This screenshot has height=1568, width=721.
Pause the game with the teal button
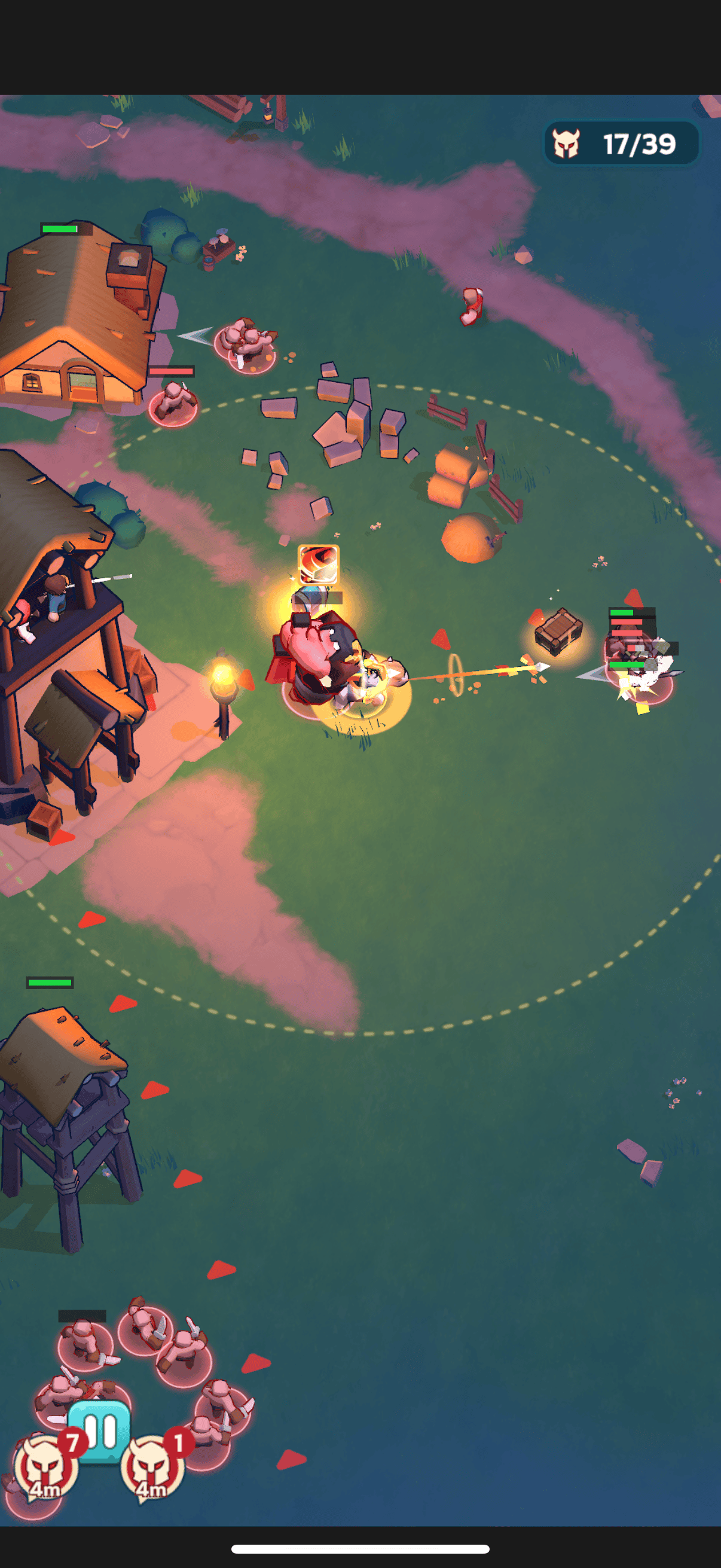100,1430
